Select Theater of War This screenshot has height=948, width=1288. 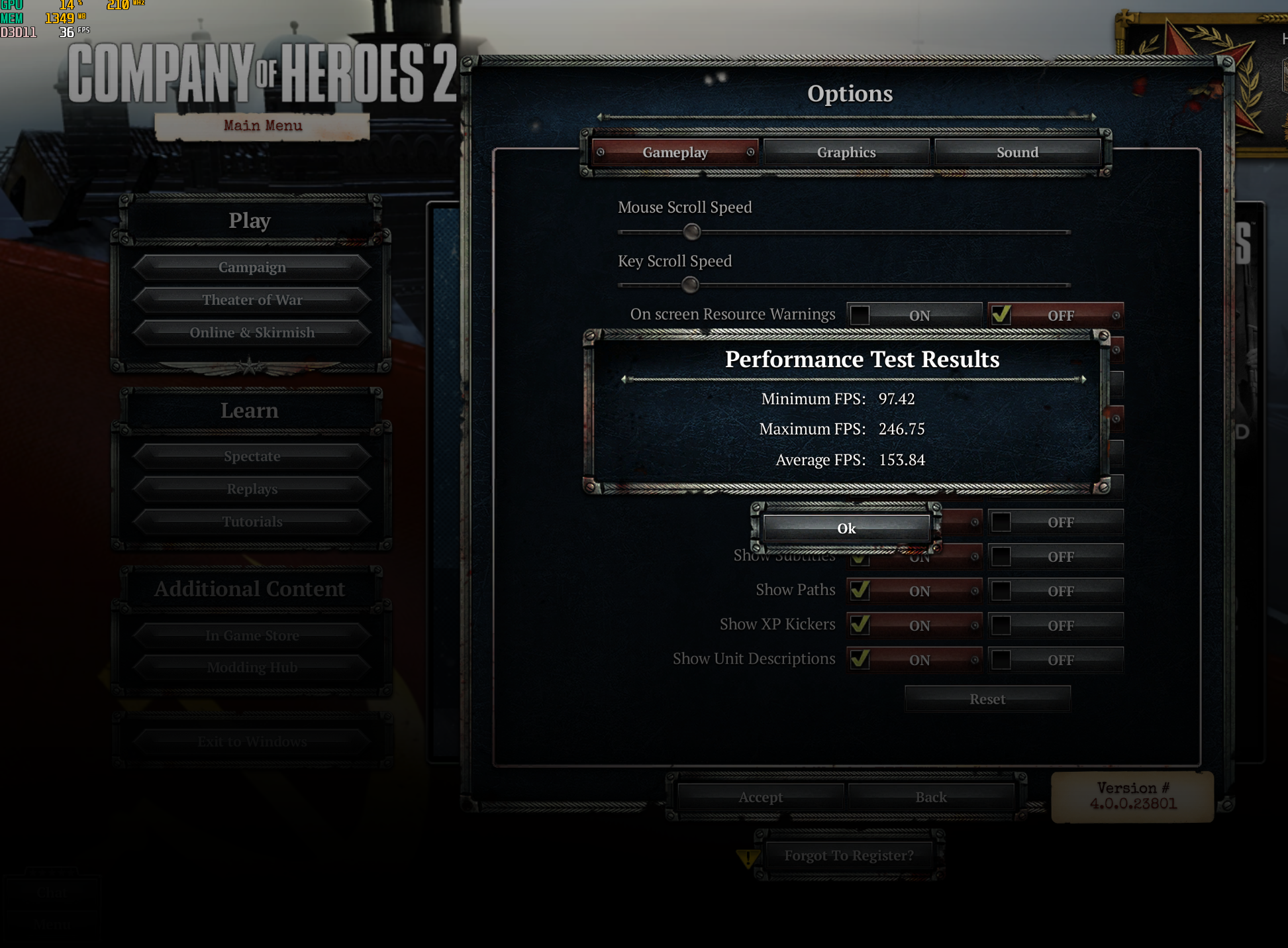252,299
